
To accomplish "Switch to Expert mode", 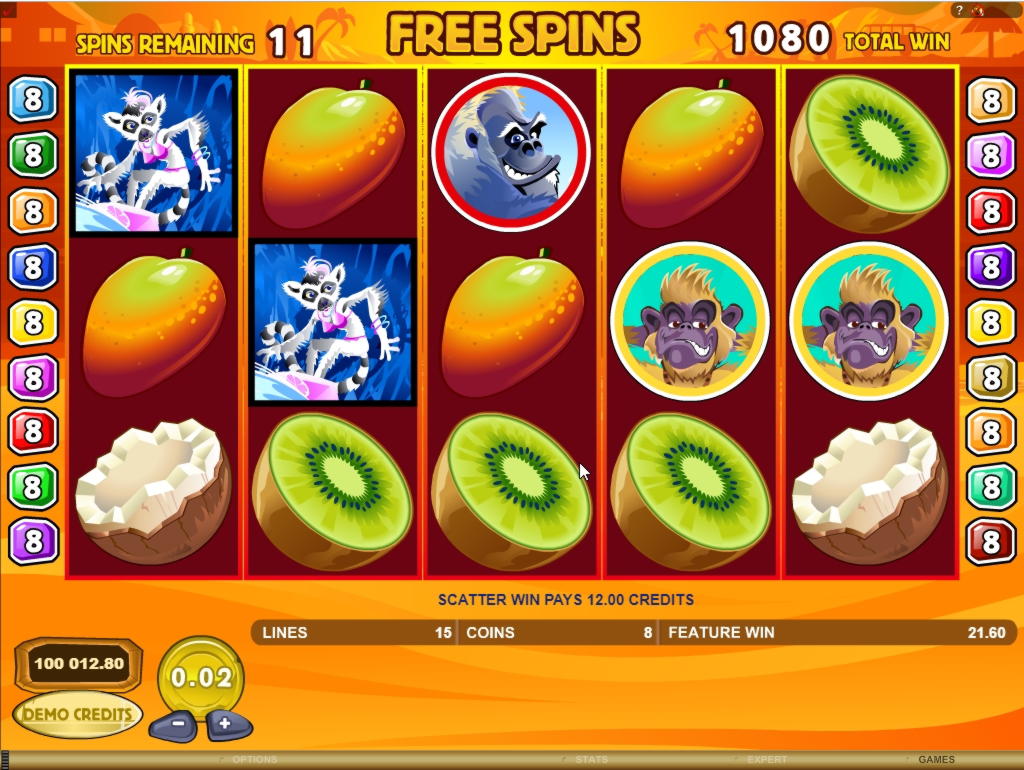I will (767, 760).
